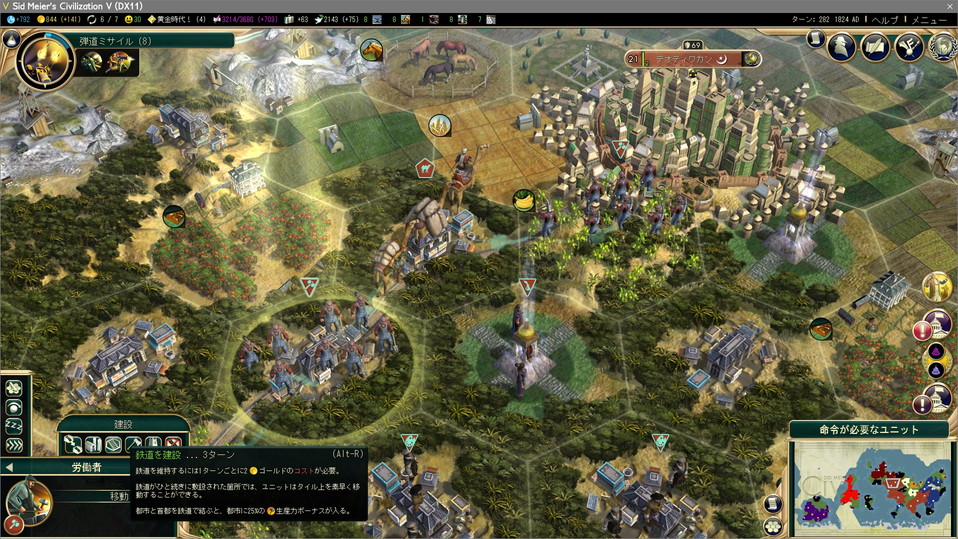
Task: Select the worker's delete-unit action
Action: [x=174, y=444]
